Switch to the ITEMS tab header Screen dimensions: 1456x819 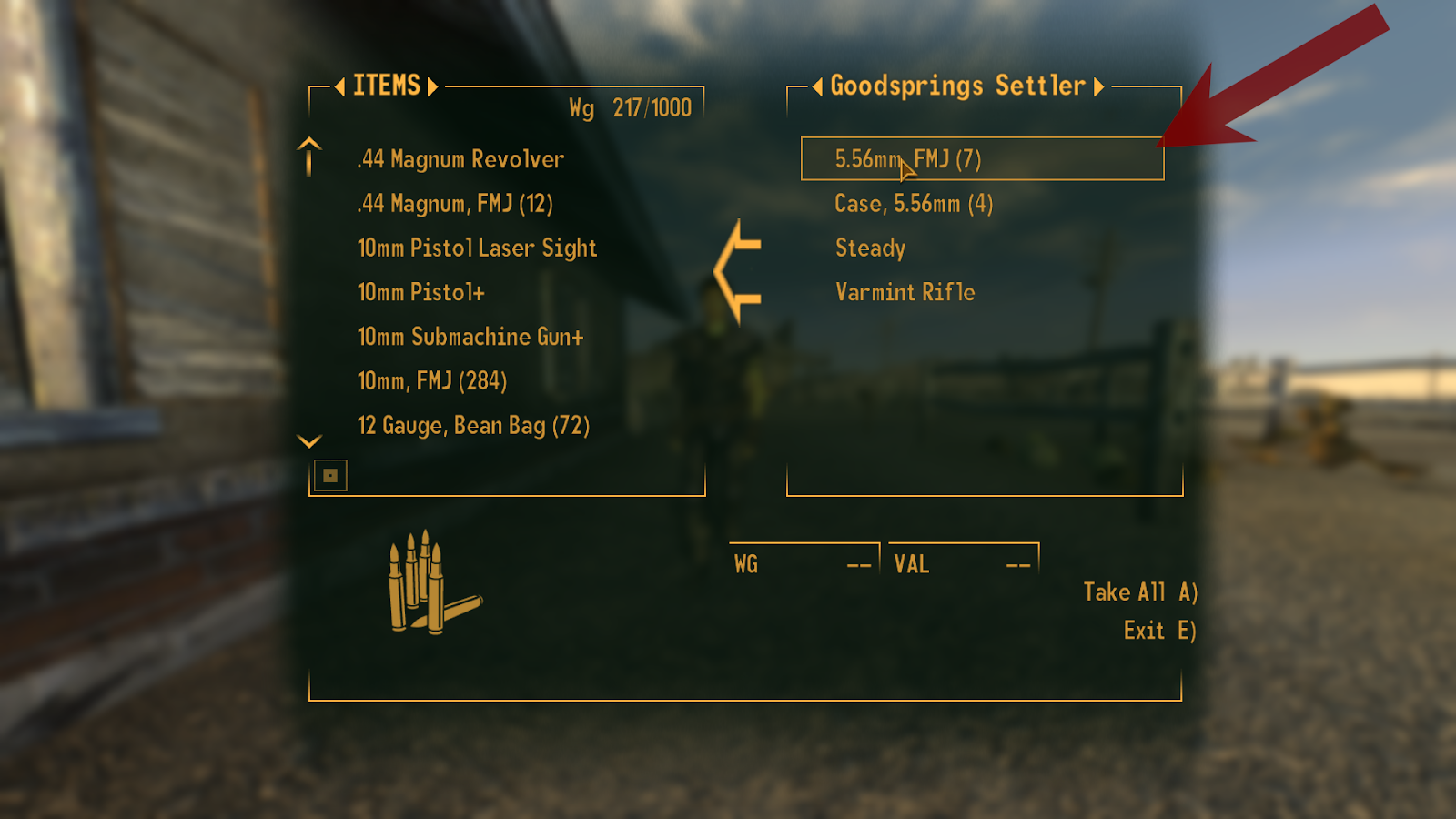pyautogui.click(x=386, y=86)
